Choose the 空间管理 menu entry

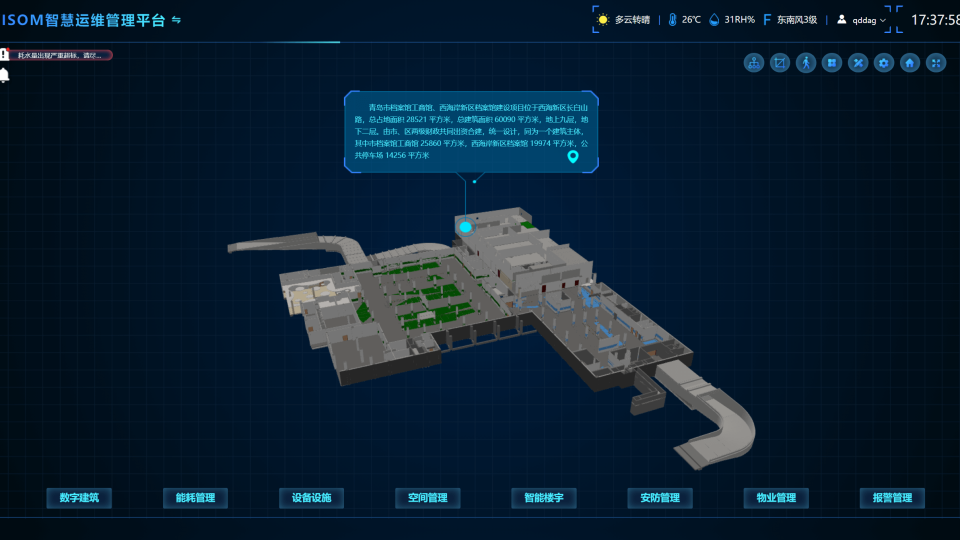tap(428, 498)
